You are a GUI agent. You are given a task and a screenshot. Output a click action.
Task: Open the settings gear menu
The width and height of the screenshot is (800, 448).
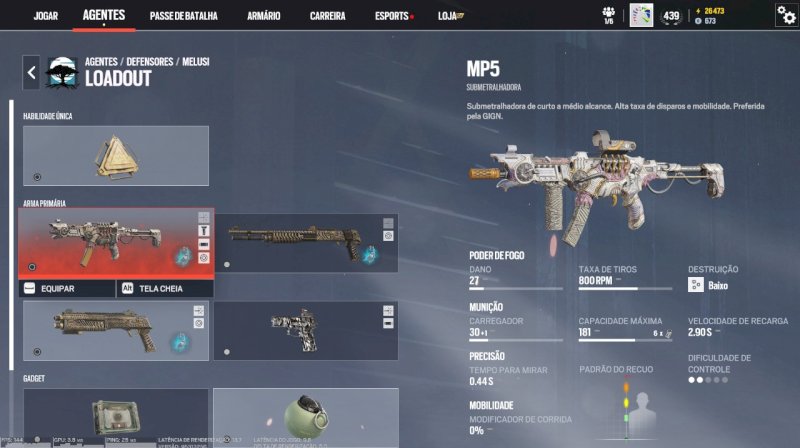[786, 15]
